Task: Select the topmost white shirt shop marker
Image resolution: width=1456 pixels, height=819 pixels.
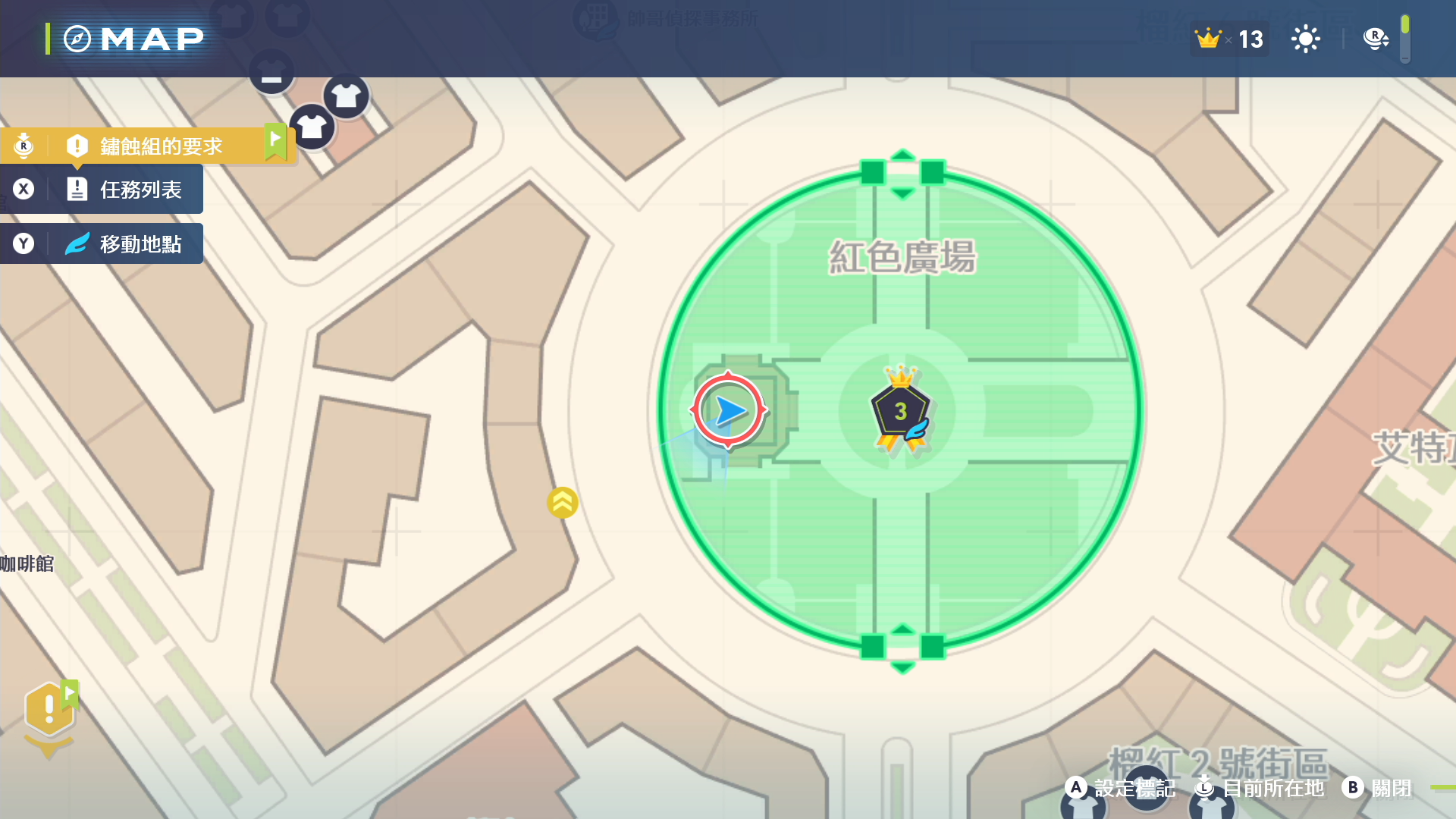Action: pyautogui.click(x=347, y=96)
